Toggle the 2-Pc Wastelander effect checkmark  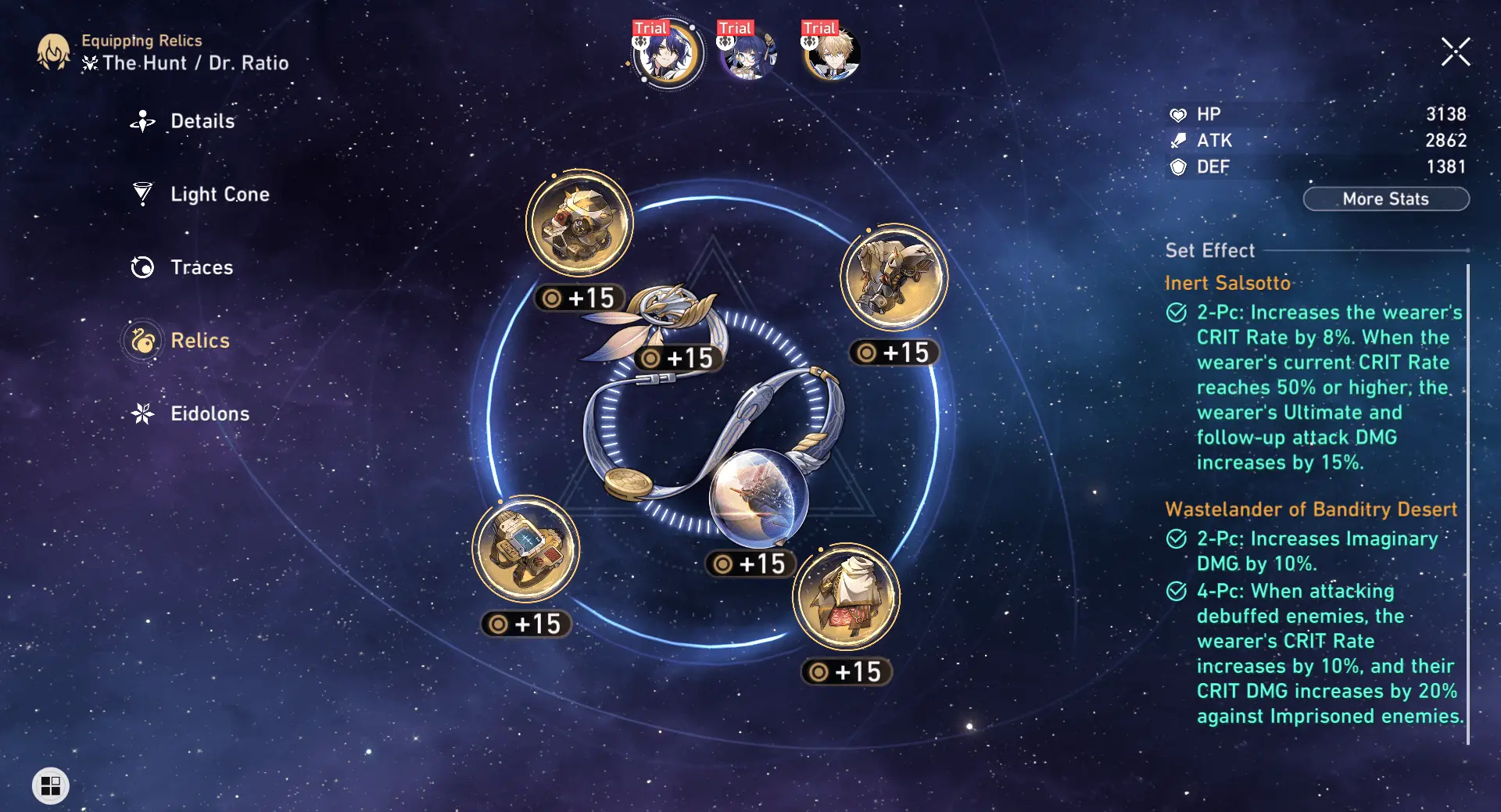click(1175, 539)
